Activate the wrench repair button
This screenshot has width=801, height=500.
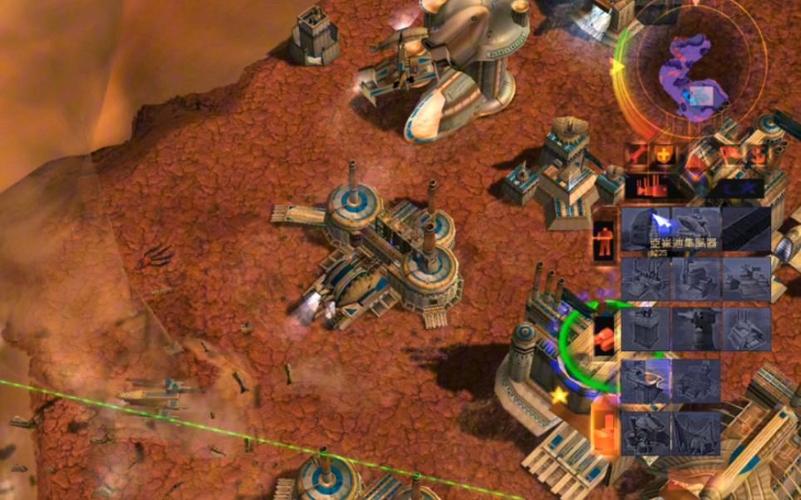click(x=636, y=155)
